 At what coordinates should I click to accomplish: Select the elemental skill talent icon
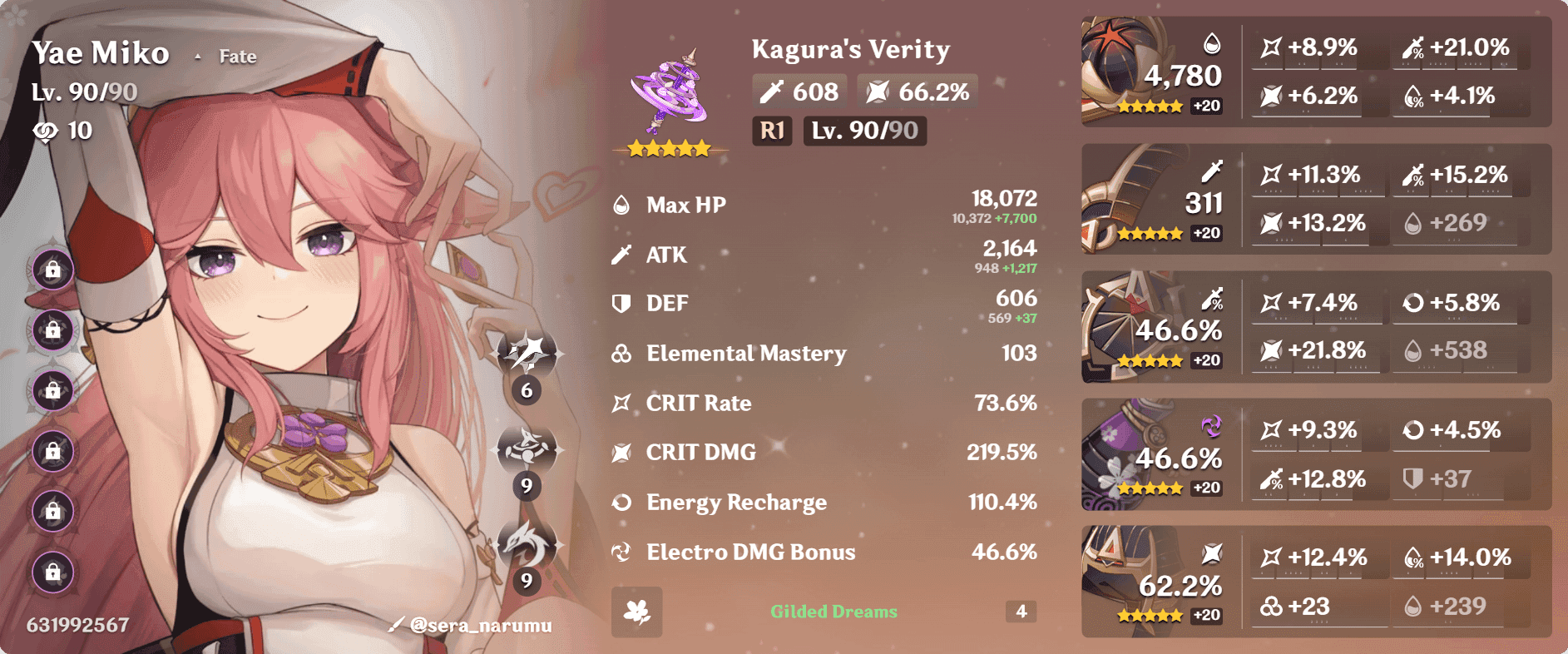click(527, 449)
